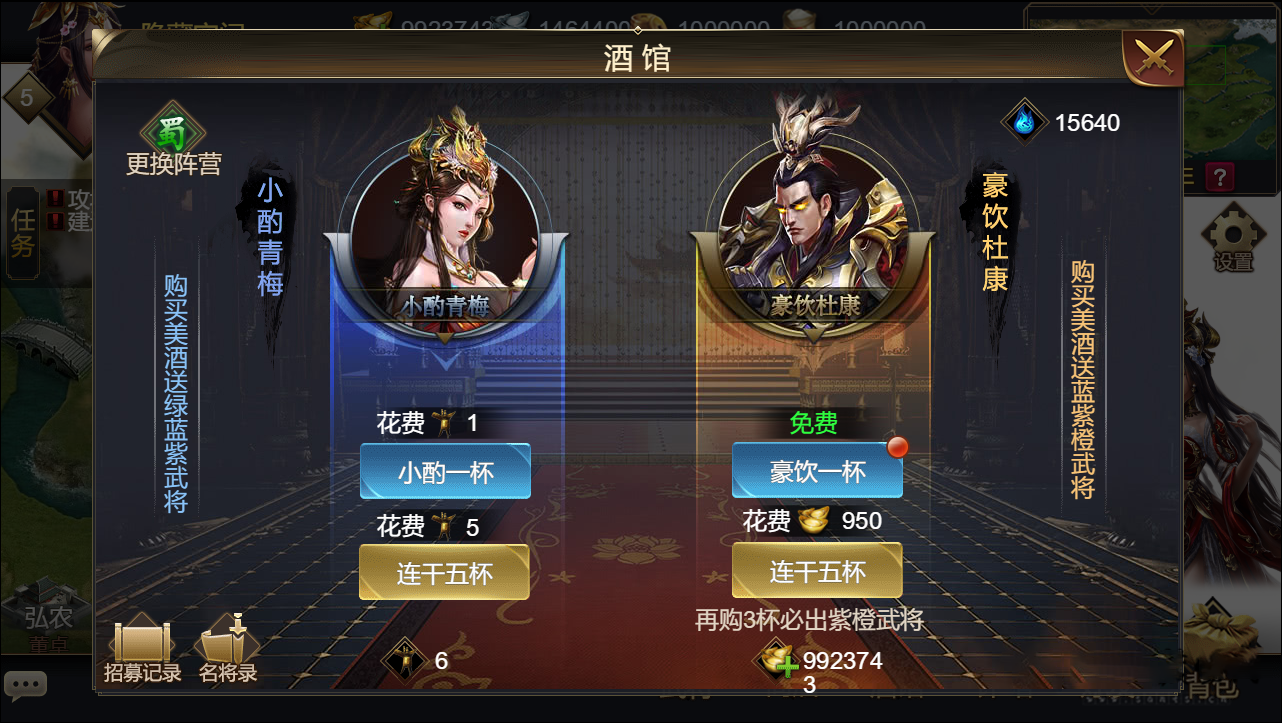Open the chat bubble
This screenshot has width=1282, height=723.
tap(25, 685)
